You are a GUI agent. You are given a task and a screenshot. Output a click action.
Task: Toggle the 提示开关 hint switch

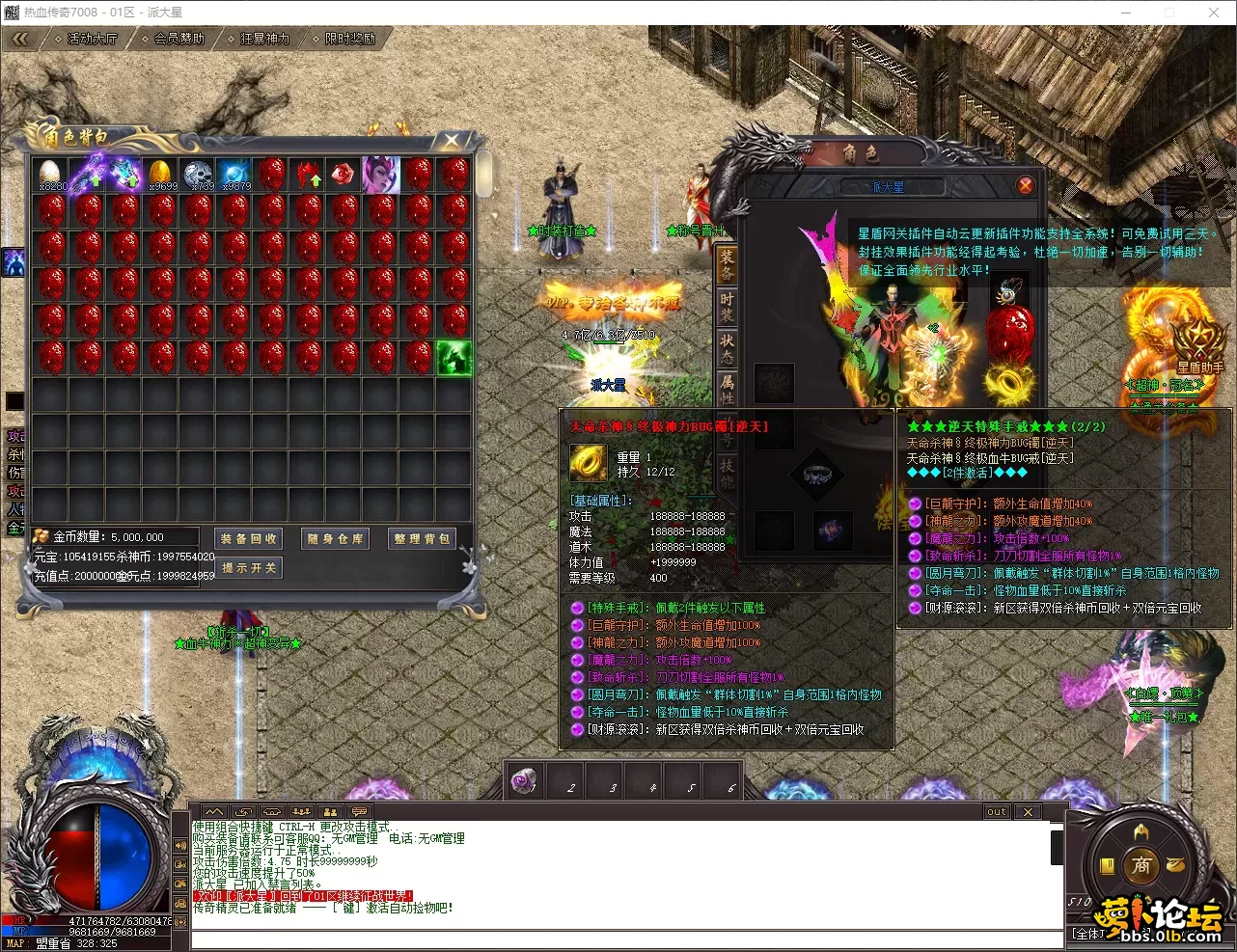(x=248, y=568)
